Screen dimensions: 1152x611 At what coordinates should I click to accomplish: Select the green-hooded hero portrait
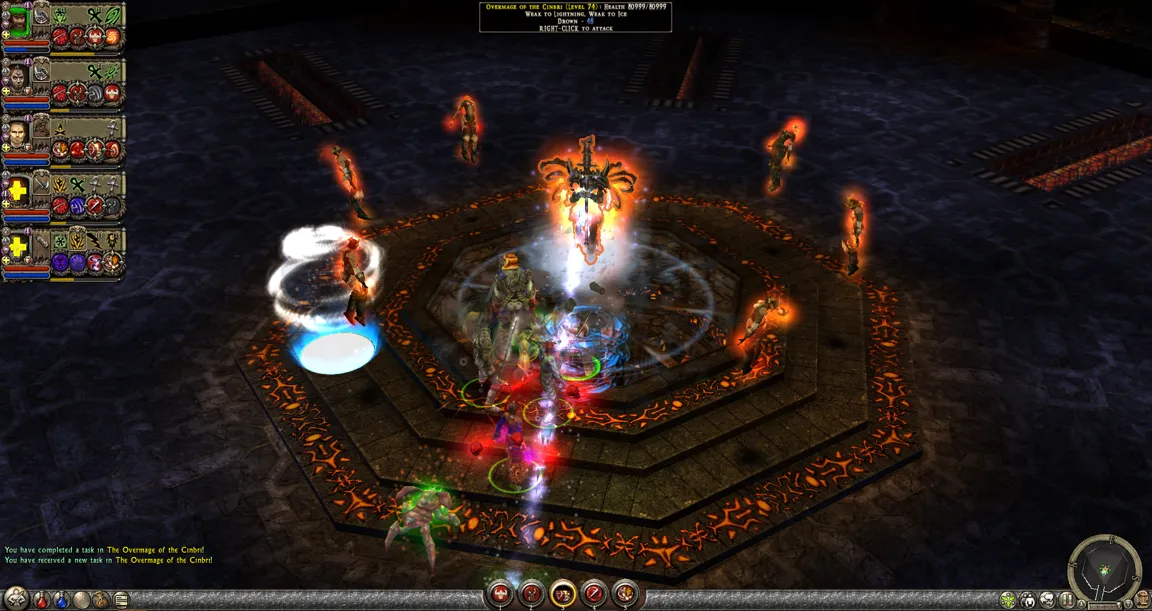click(18, 19)
